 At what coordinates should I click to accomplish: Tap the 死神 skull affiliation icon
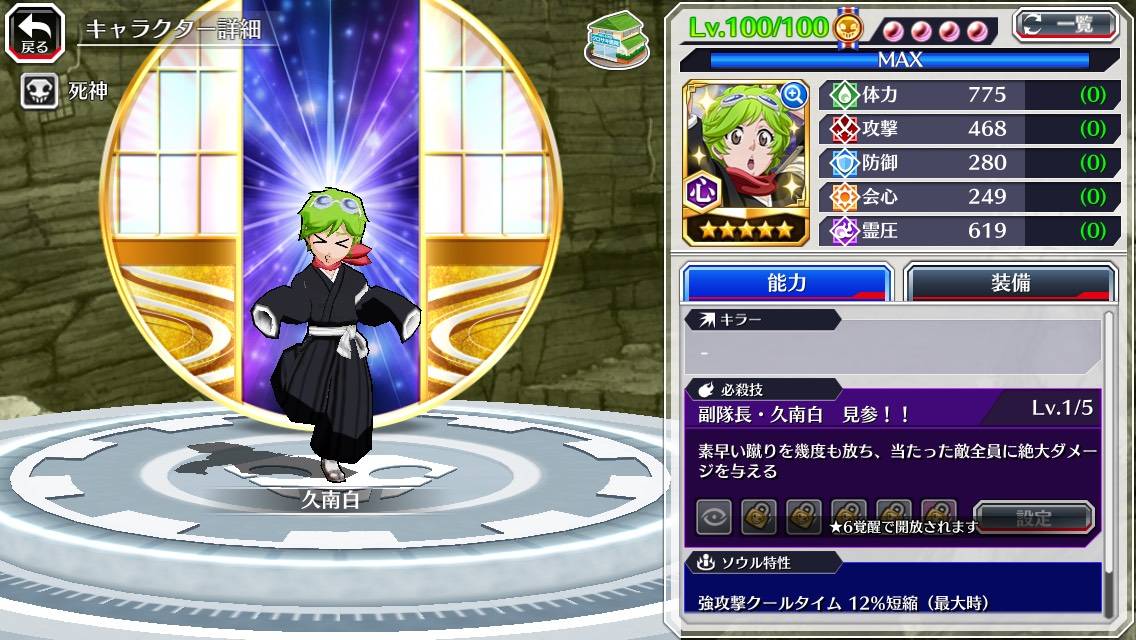[39, 91]
